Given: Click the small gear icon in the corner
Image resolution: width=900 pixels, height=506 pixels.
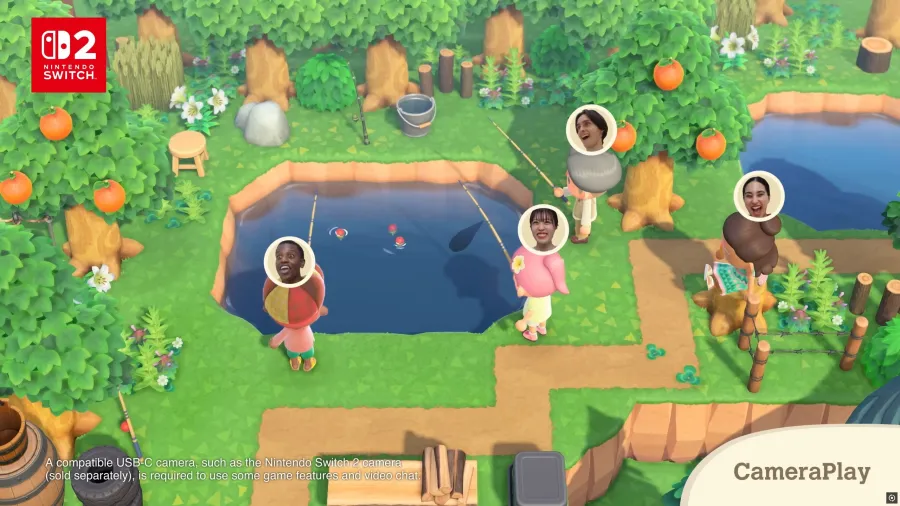Looking at the screenshot, I should tap(891, 497).
